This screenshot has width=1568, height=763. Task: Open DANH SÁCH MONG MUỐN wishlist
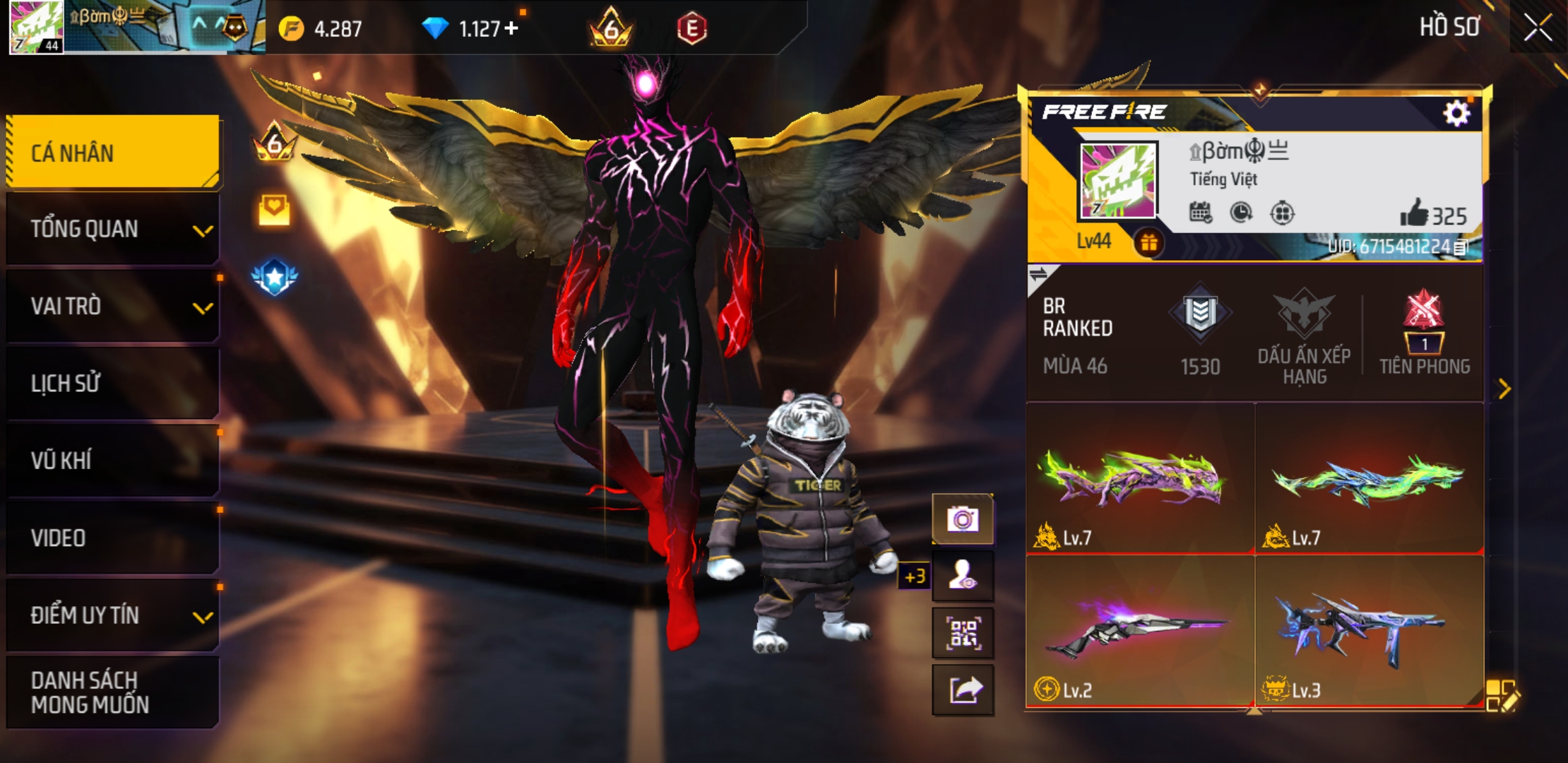click(113, 692)
